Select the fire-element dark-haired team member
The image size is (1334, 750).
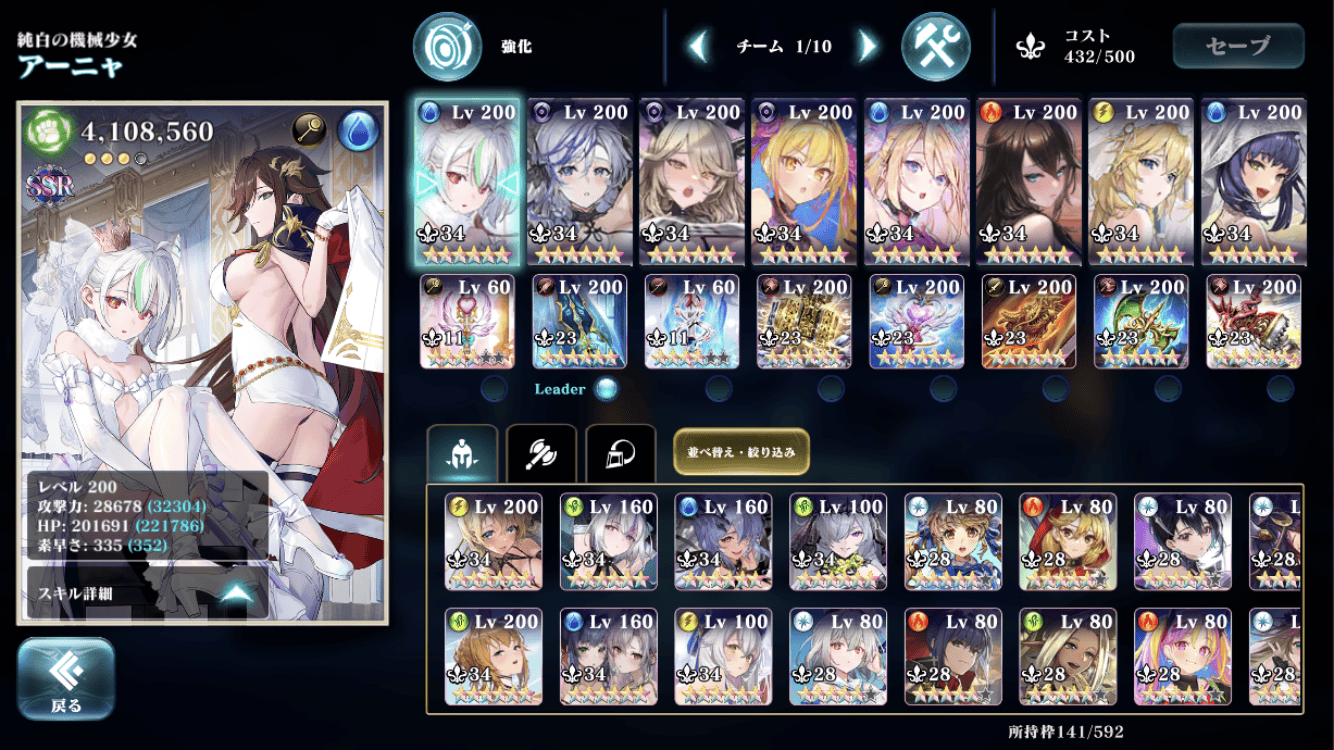pos(1028,182)
